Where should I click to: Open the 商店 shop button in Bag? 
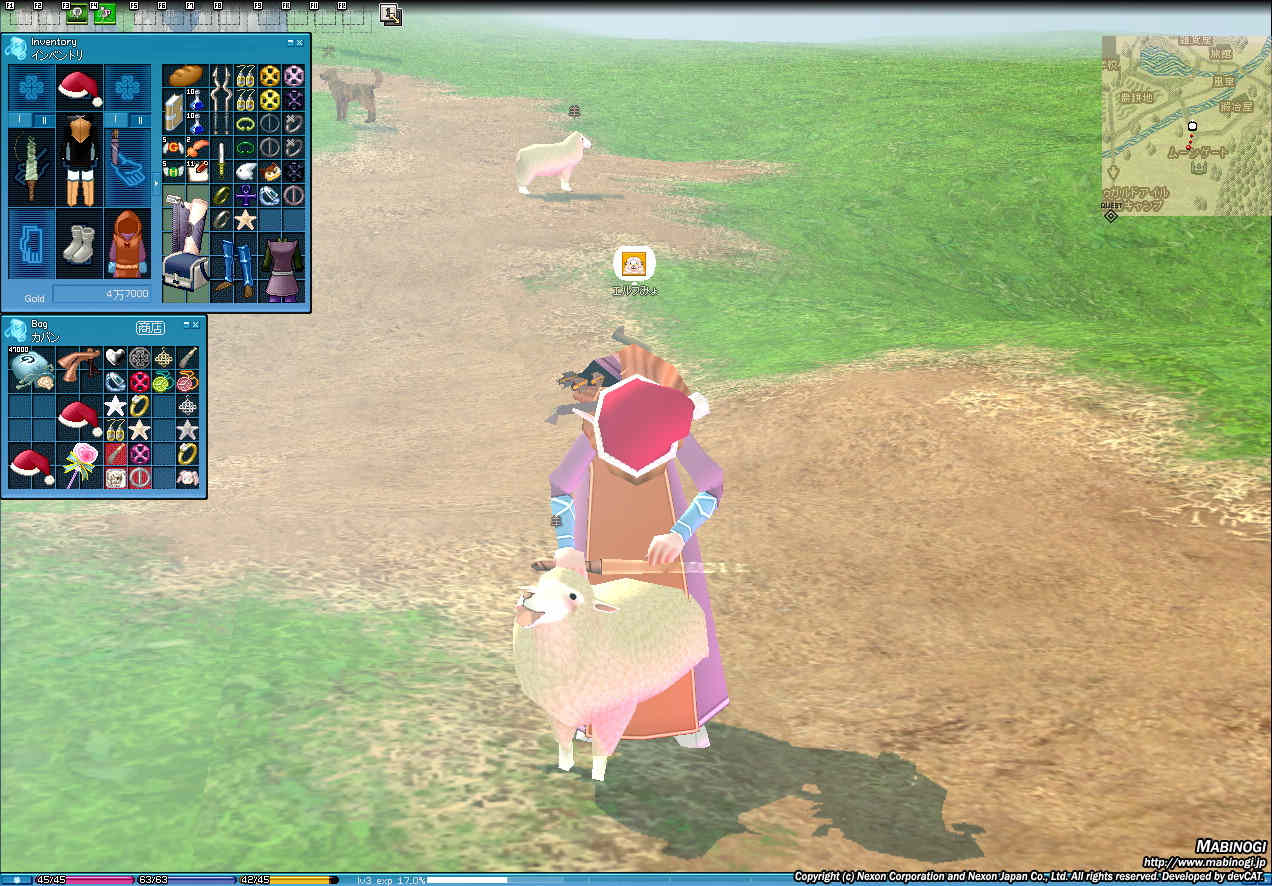[150, 327]
